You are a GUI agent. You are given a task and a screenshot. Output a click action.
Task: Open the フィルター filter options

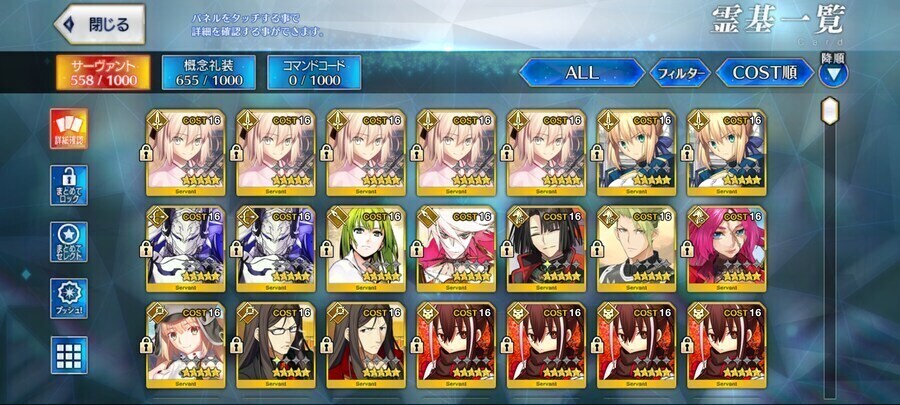point(680,73)
